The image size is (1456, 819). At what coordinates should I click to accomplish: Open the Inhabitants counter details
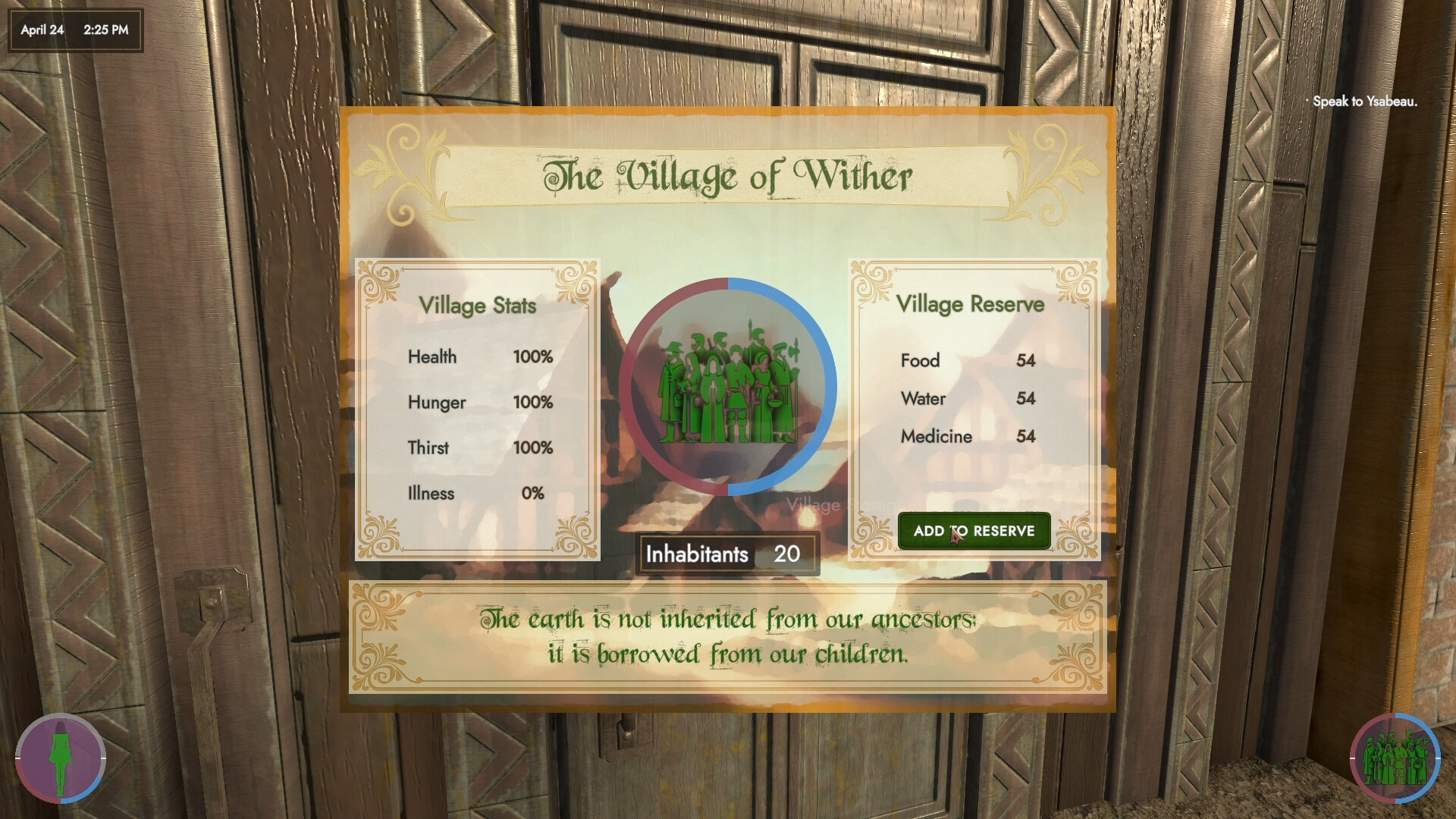(x=726, y=554)
